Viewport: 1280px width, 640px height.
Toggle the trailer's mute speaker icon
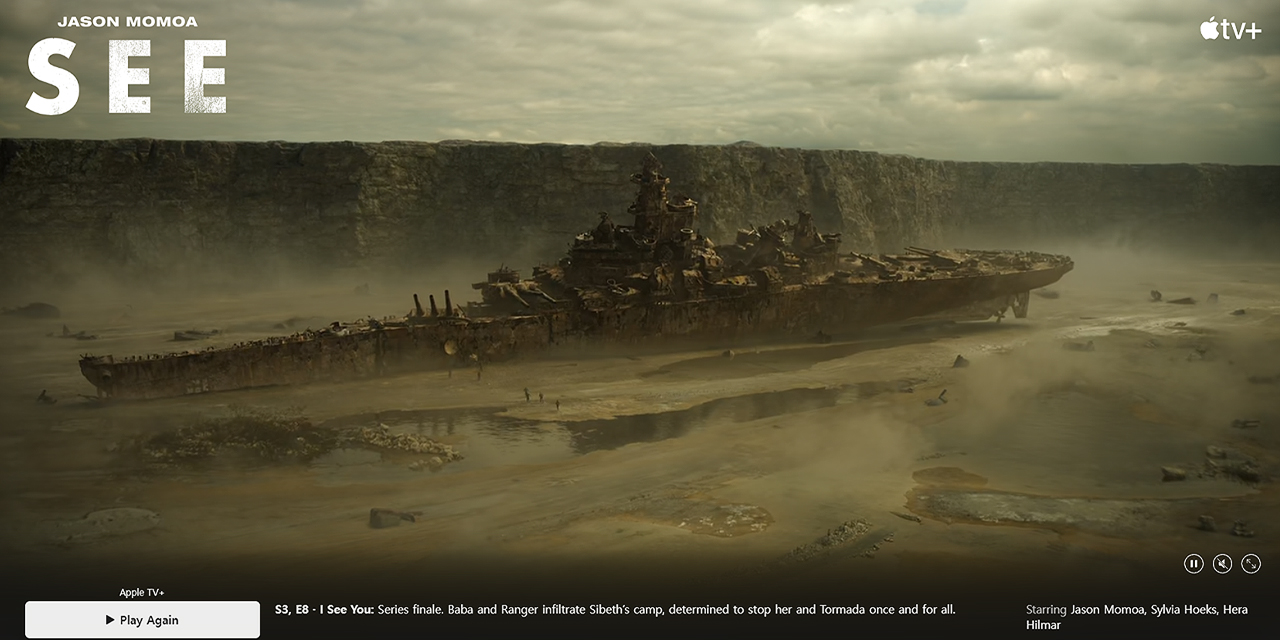coord(1222,564)
